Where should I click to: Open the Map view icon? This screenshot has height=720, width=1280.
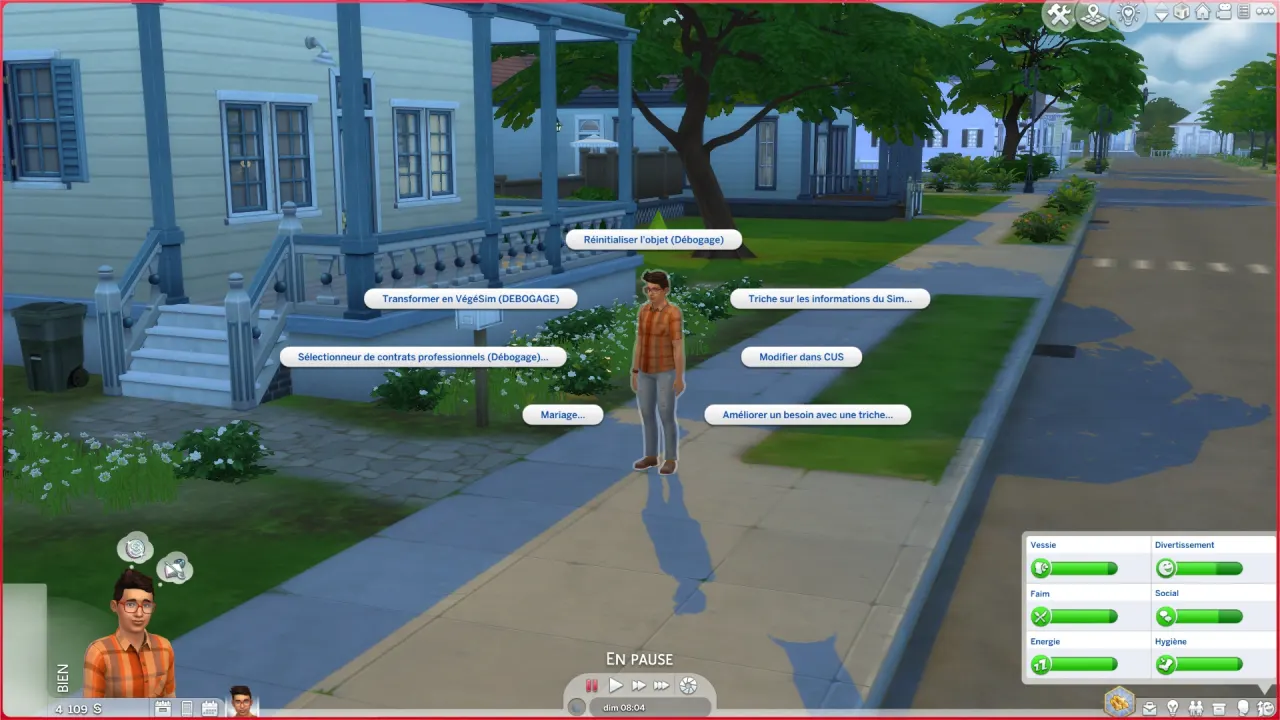click(x=1093, y=13)
